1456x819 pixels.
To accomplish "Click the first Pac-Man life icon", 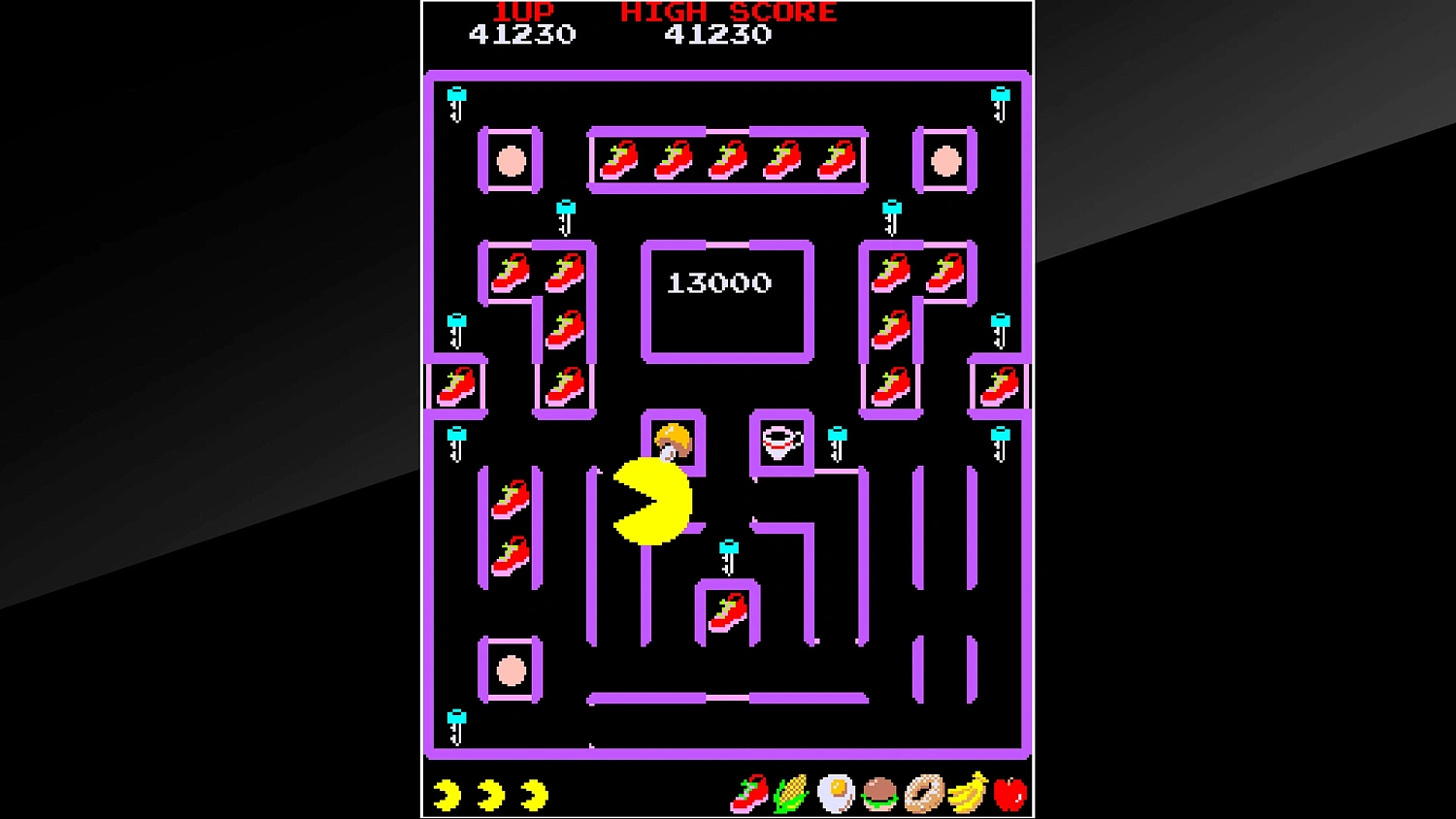I will pyautogui.click(x=448, y=794).
